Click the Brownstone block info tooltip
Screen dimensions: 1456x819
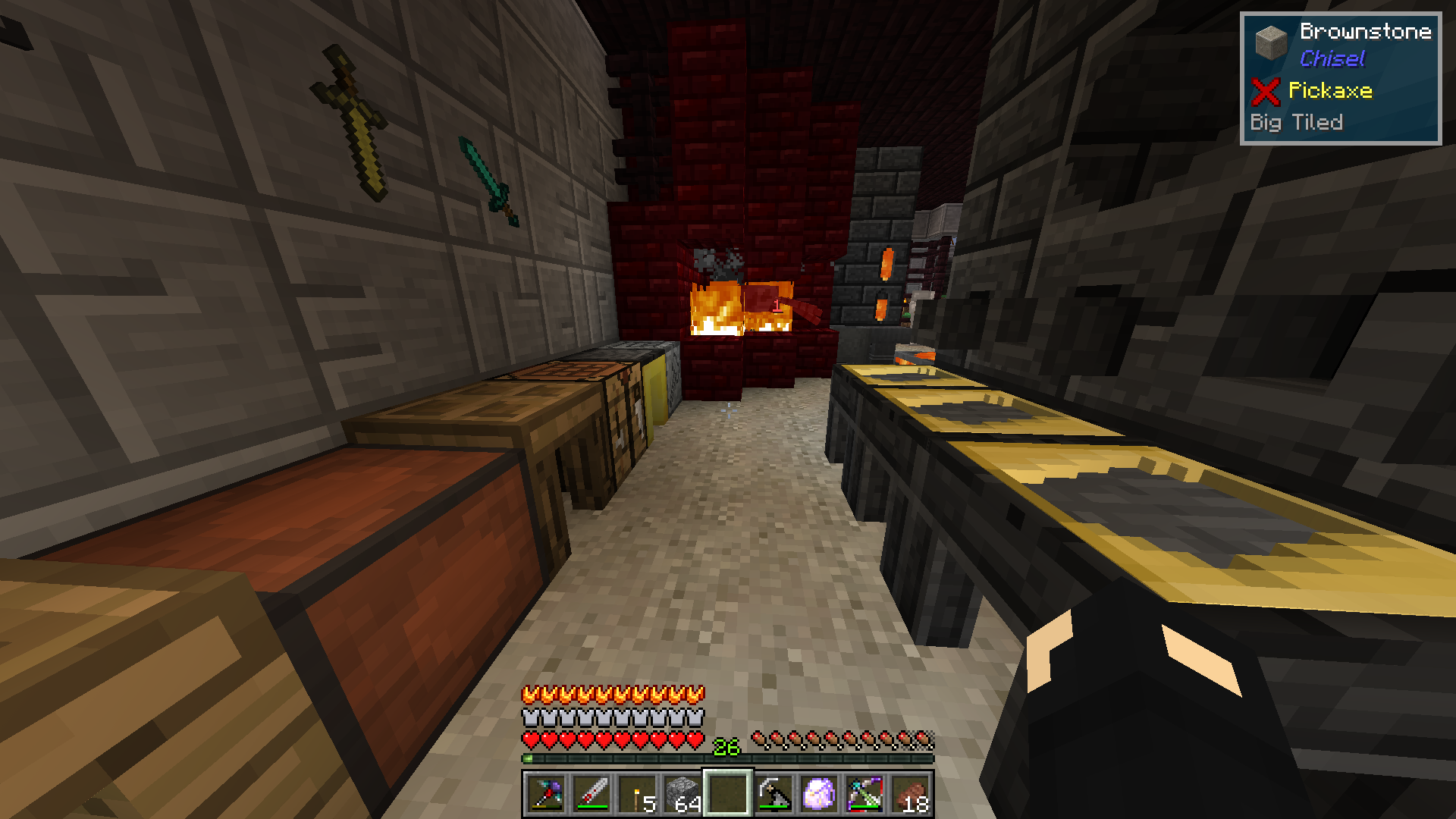tap(1340, 78)
